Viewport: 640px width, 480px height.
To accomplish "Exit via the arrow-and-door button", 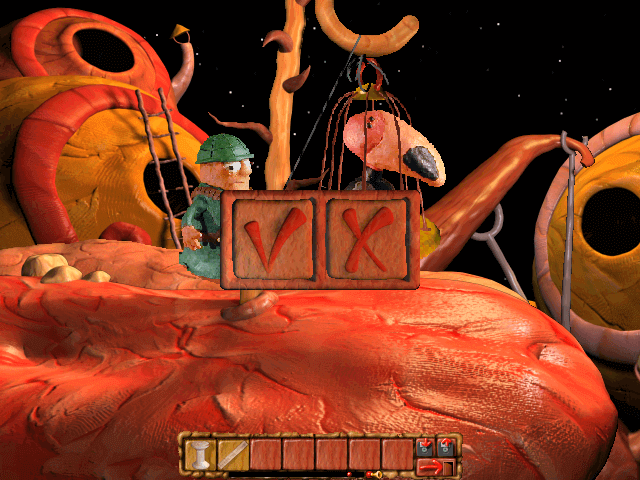I will click(435, 466).
